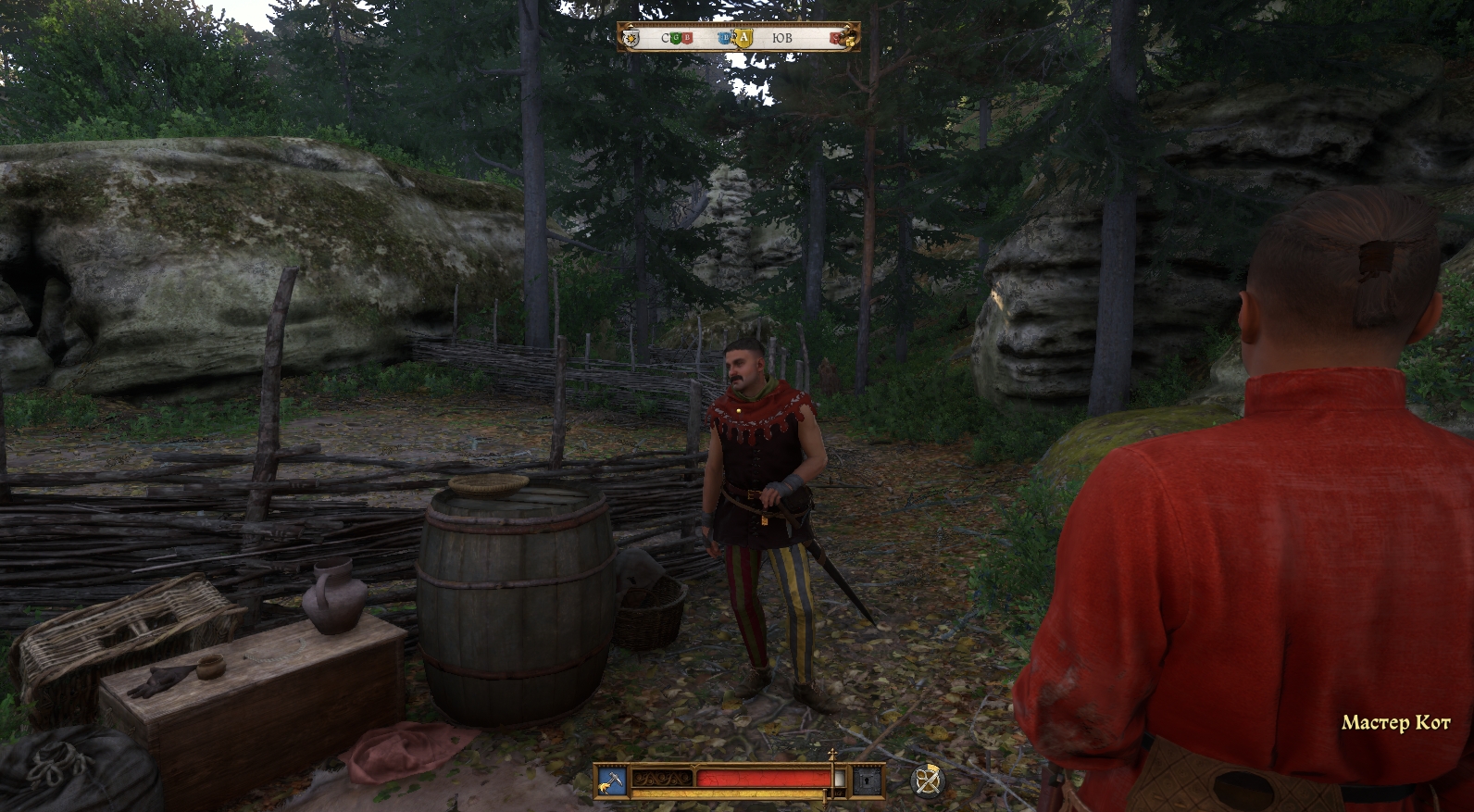Click the yellow A quest marker on the compass
Screen dimensions: 1474x812
pyautogui.click(x=743, y=38)
